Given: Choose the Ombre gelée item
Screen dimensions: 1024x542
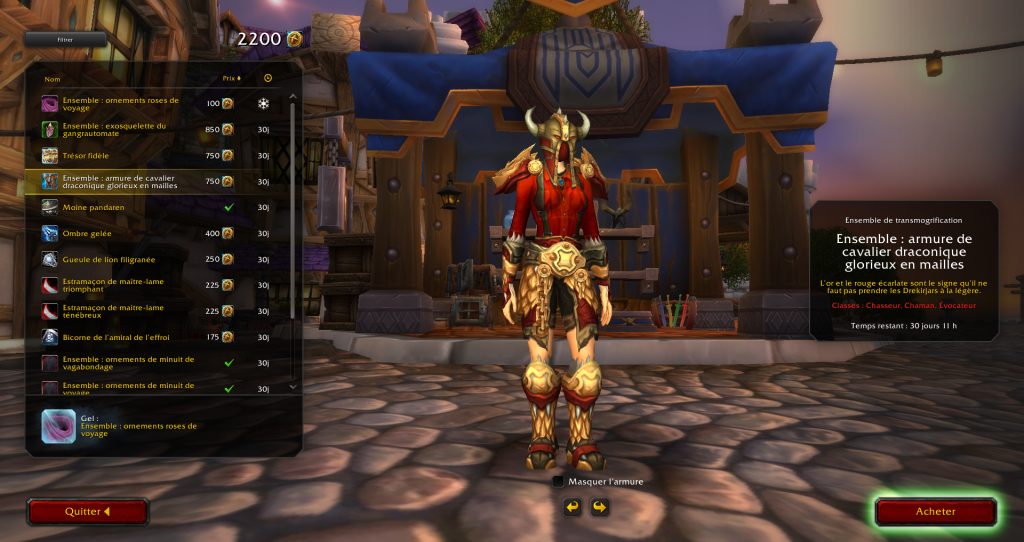Looking at the screenshot, I should [x=140, y=233].
